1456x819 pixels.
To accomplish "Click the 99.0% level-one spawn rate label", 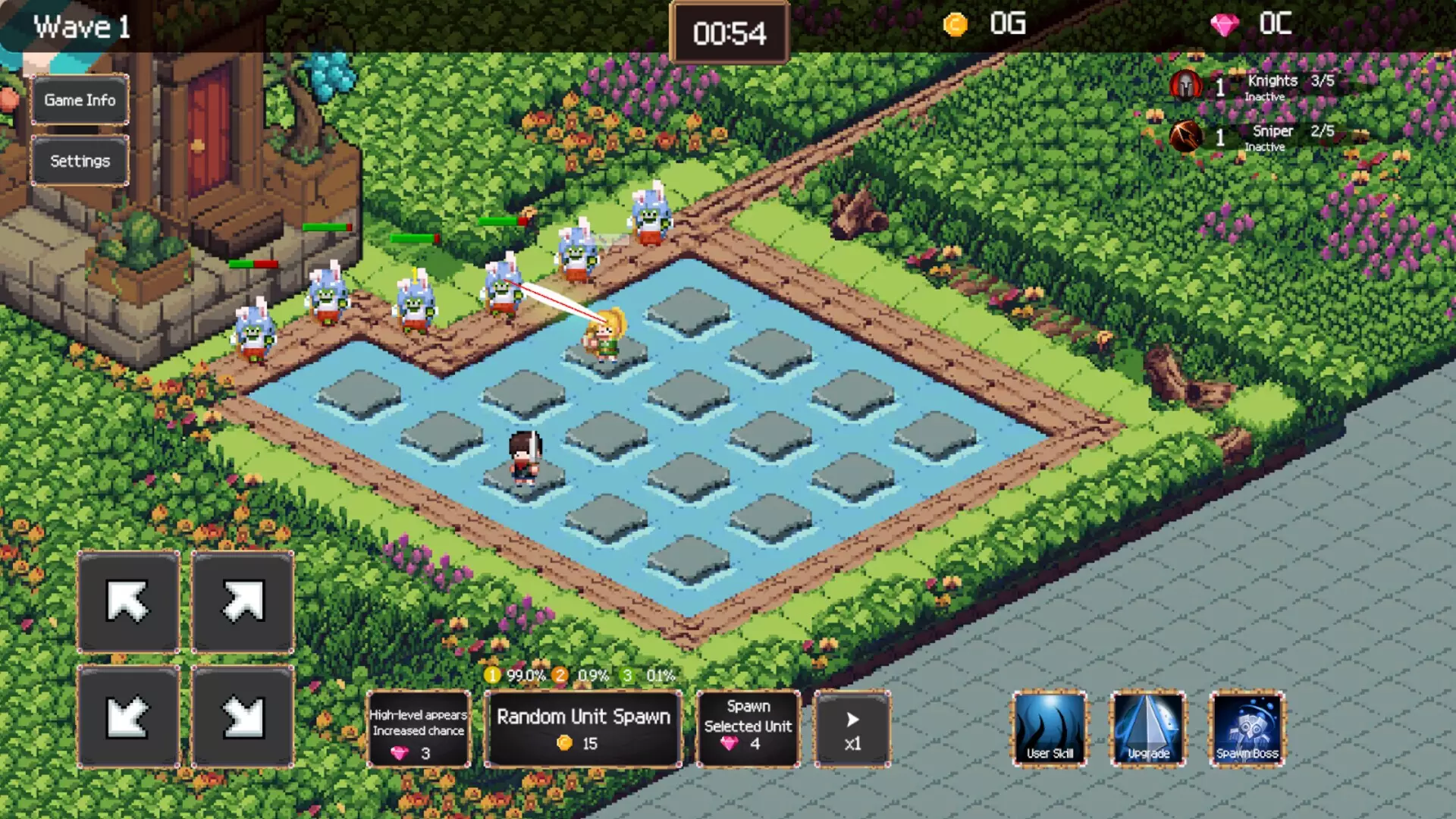I will (x=526, y=674).
